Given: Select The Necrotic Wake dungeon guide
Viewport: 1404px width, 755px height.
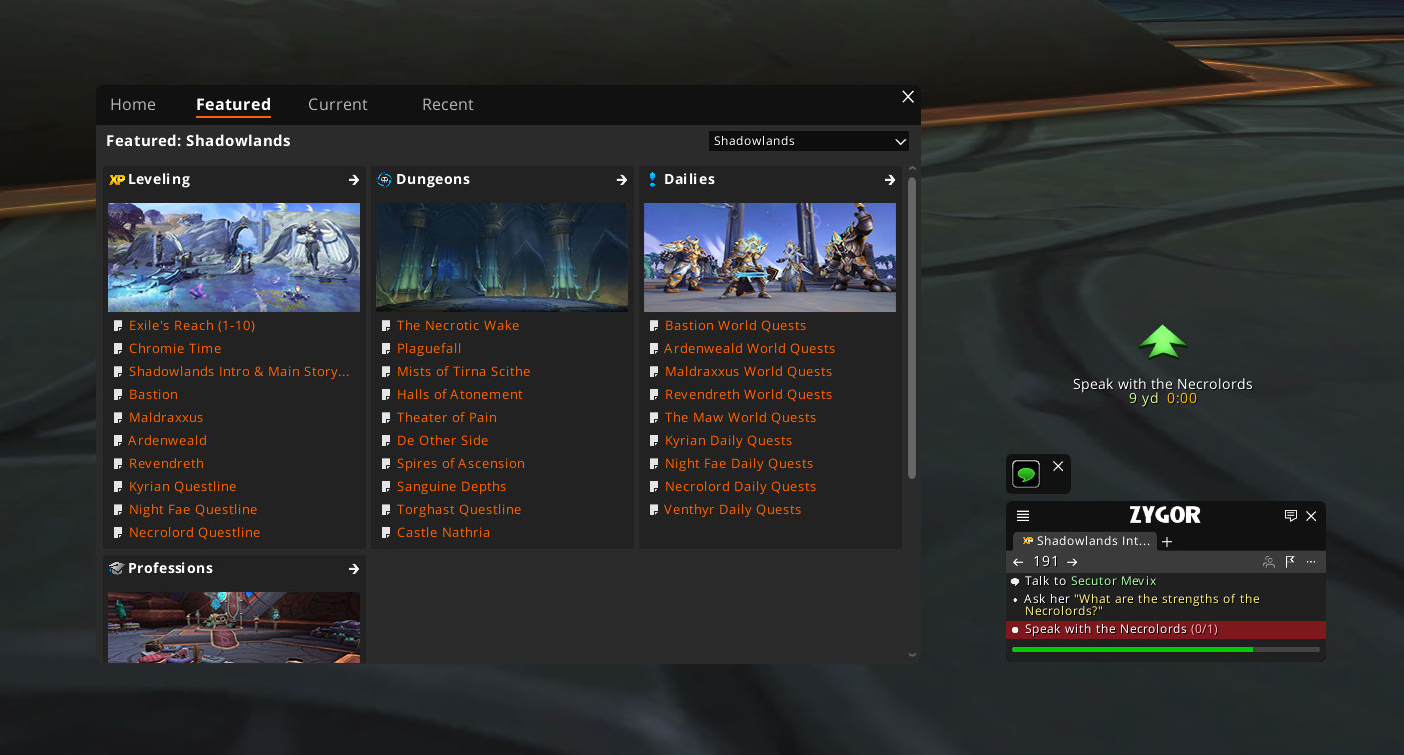Looking at the screenshot, I should [458, 326].
